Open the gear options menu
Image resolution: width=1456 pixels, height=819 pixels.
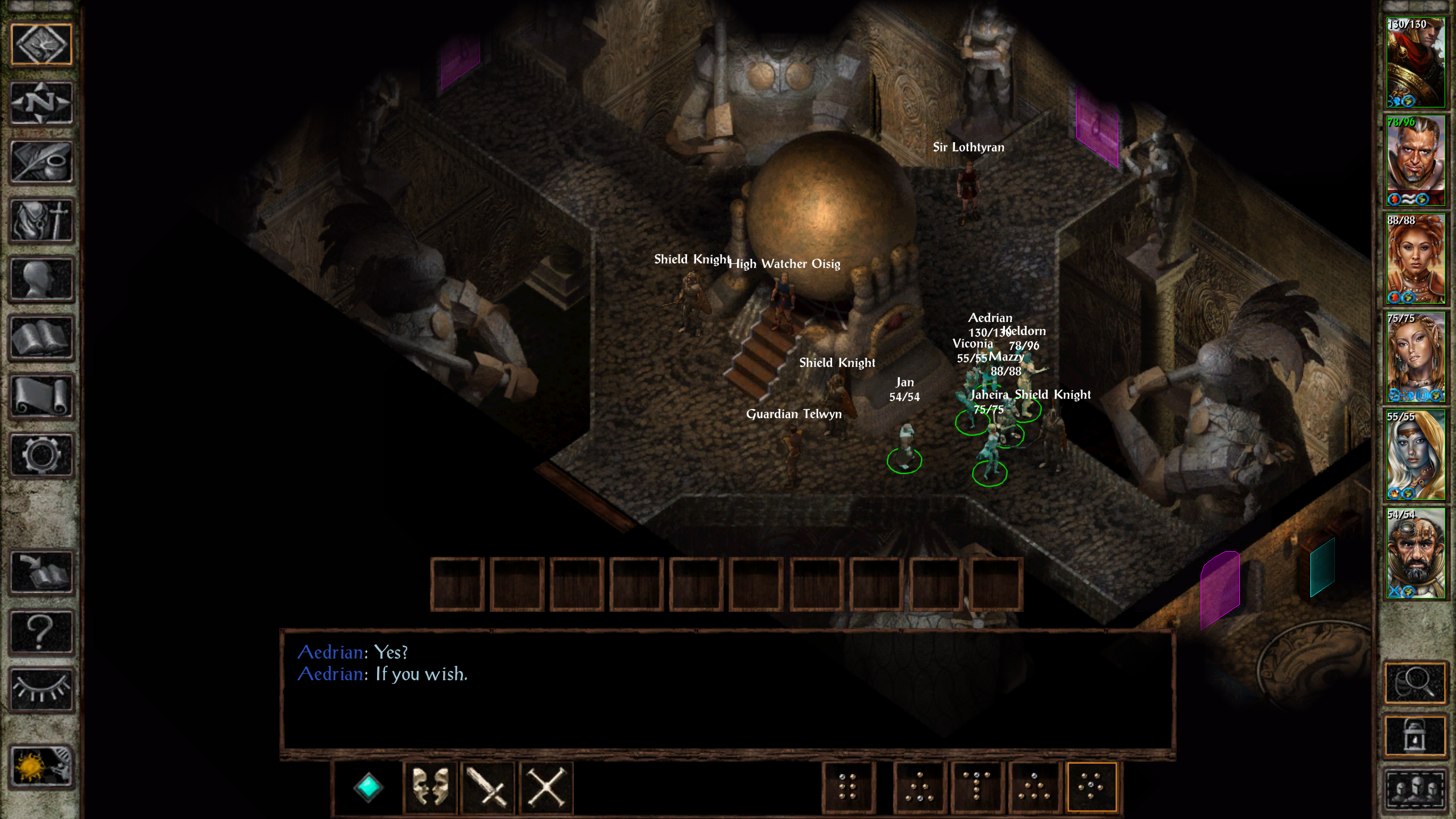coord(42,455)
